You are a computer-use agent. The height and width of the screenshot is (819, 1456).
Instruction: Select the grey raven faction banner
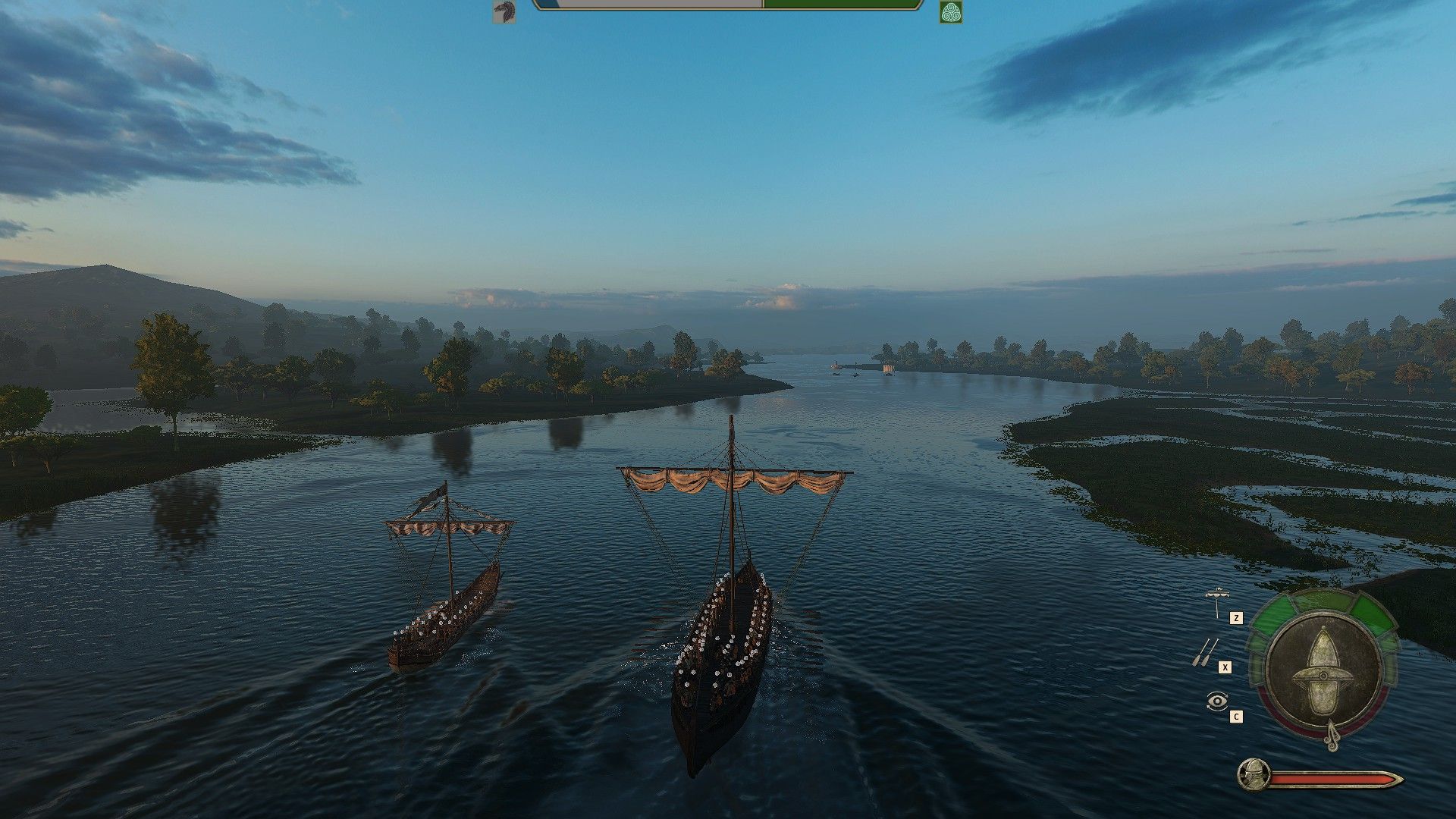click(504, 12)
